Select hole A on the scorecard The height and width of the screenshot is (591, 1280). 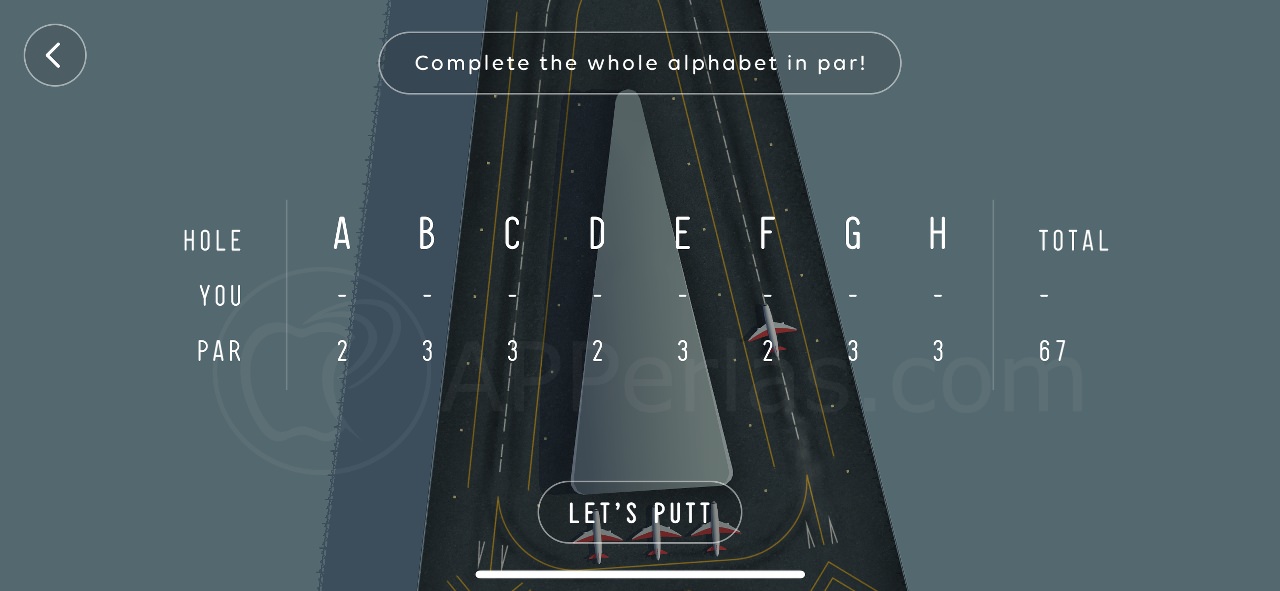click(x=342, y=234)
